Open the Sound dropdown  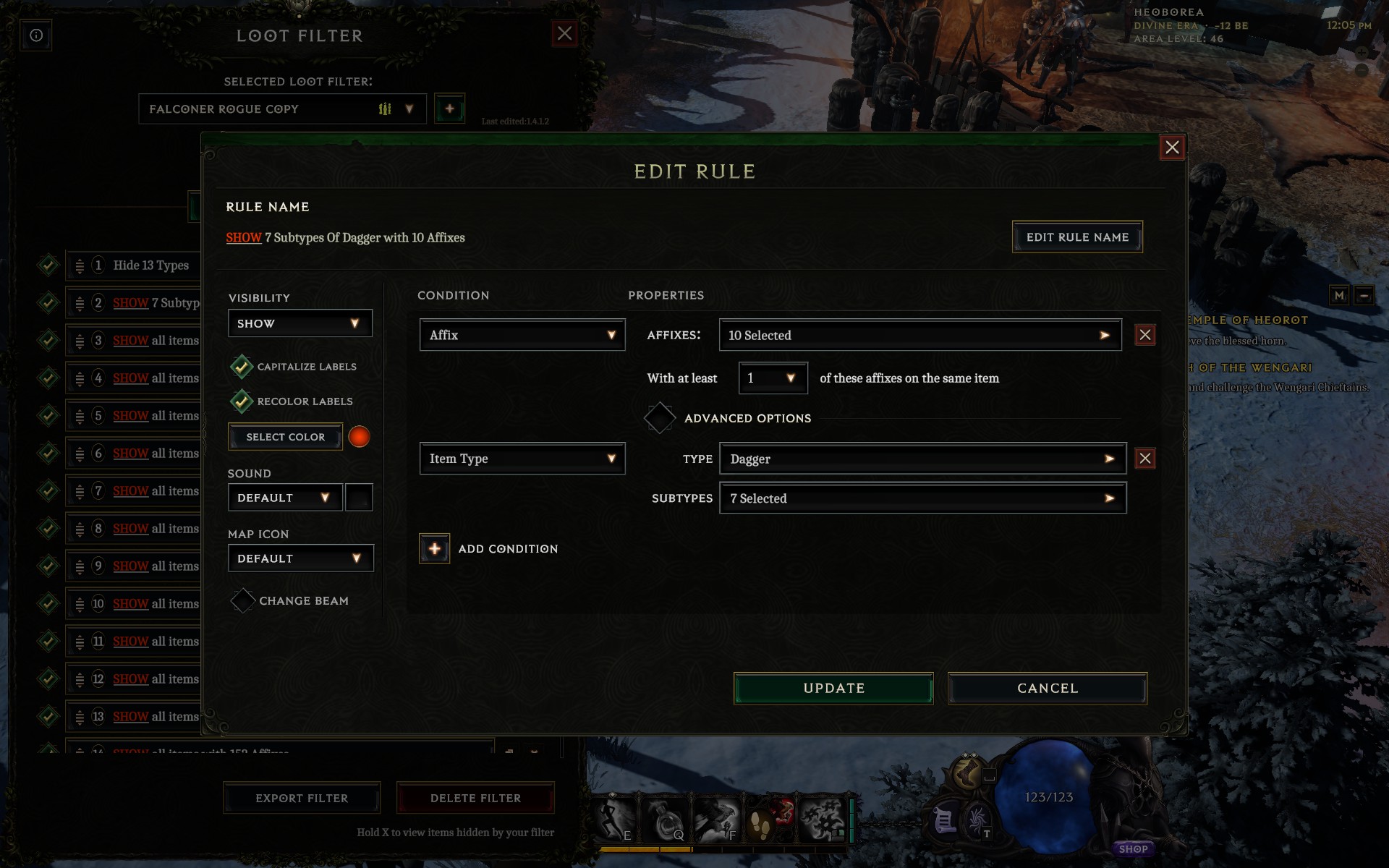(284, 498)
